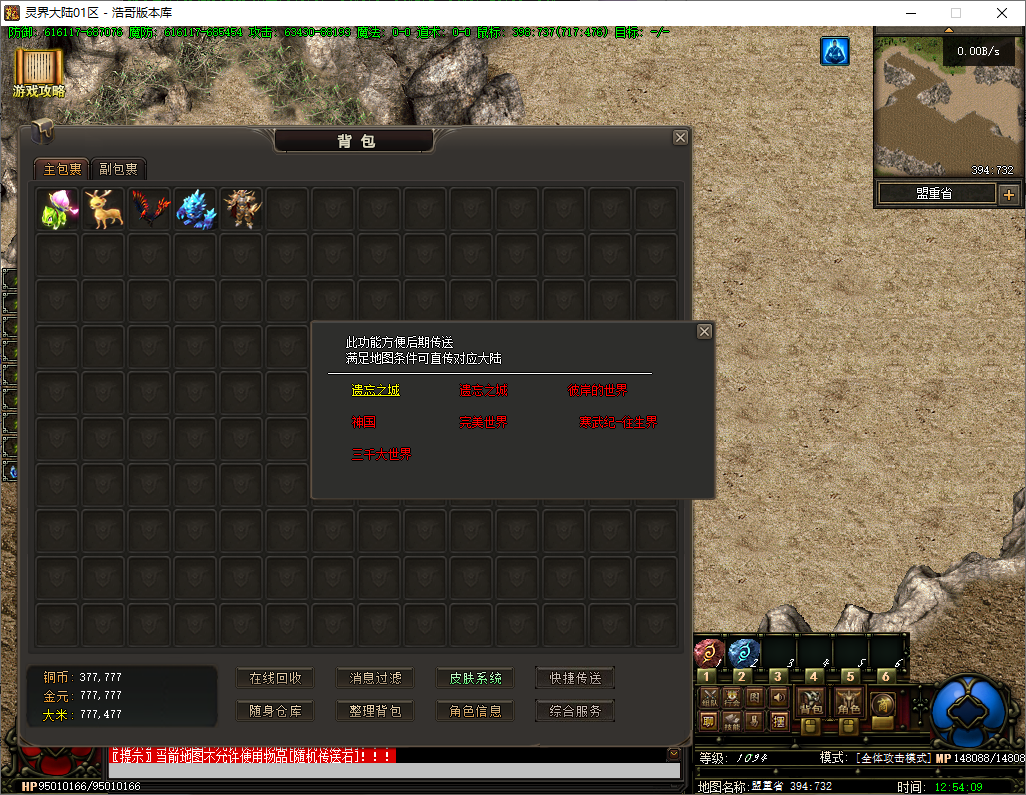
Task: Close the teleport destination dialog
Action: [x=704, y=332]
